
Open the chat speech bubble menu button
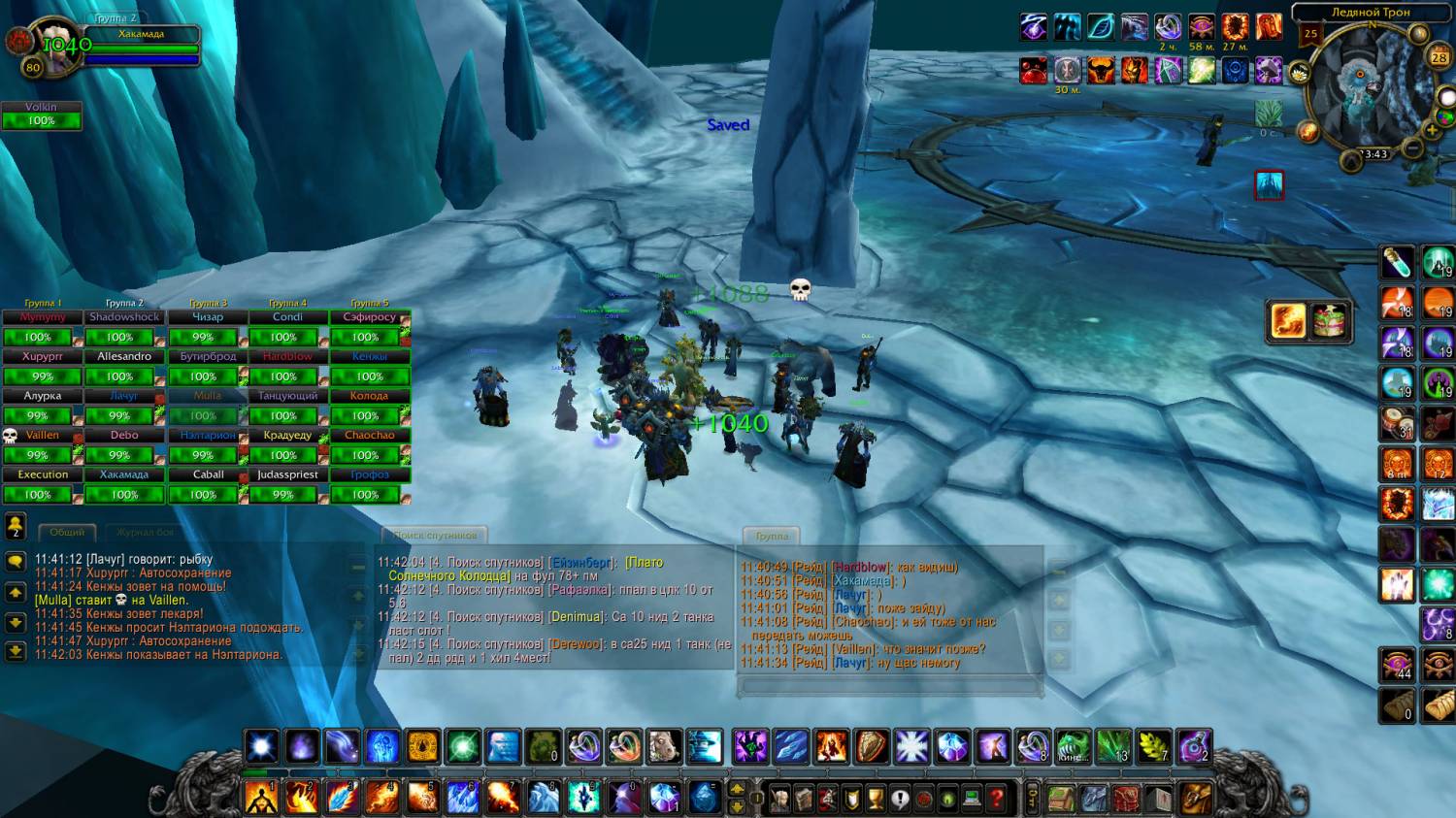(16, 561)
